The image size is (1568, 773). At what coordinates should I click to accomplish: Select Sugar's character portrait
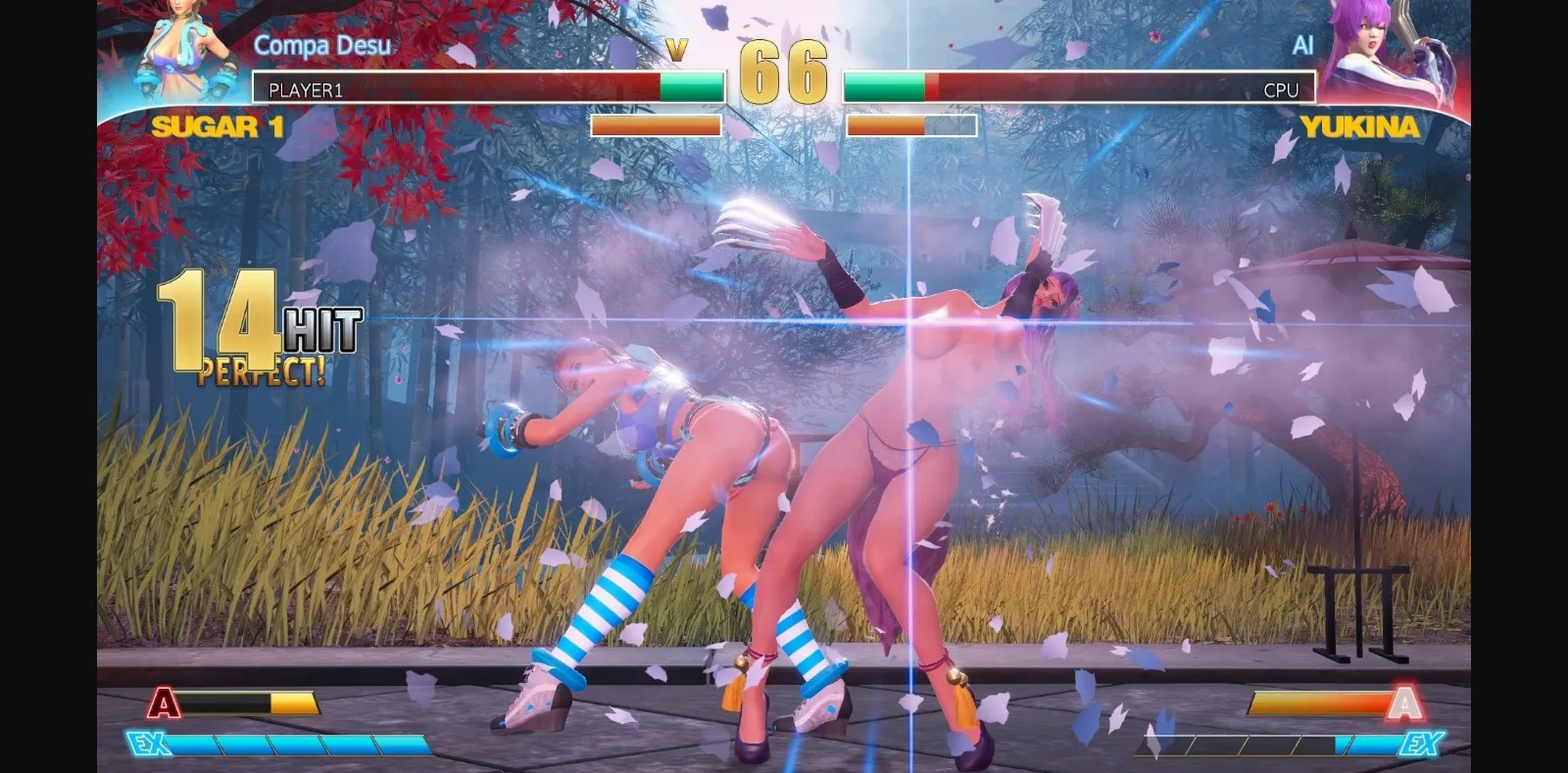176,54
